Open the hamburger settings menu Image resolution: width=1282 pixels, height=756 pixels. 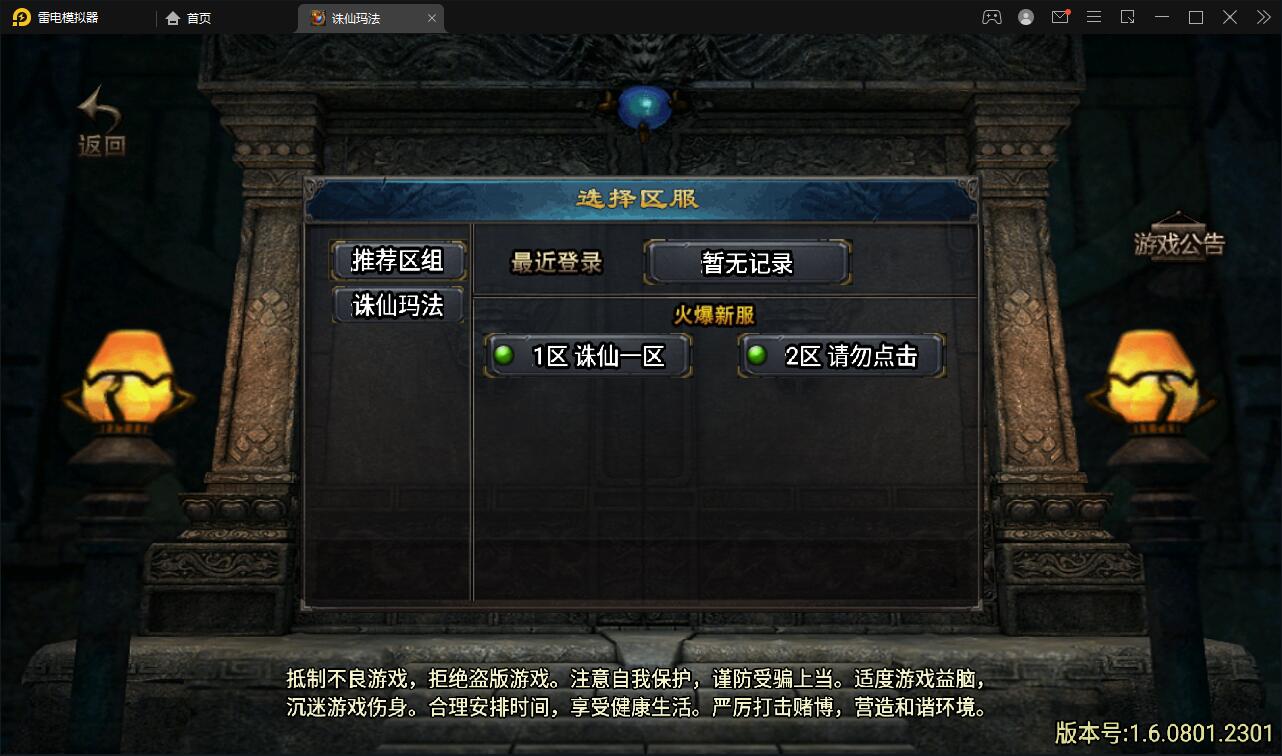pos(1094,17)
